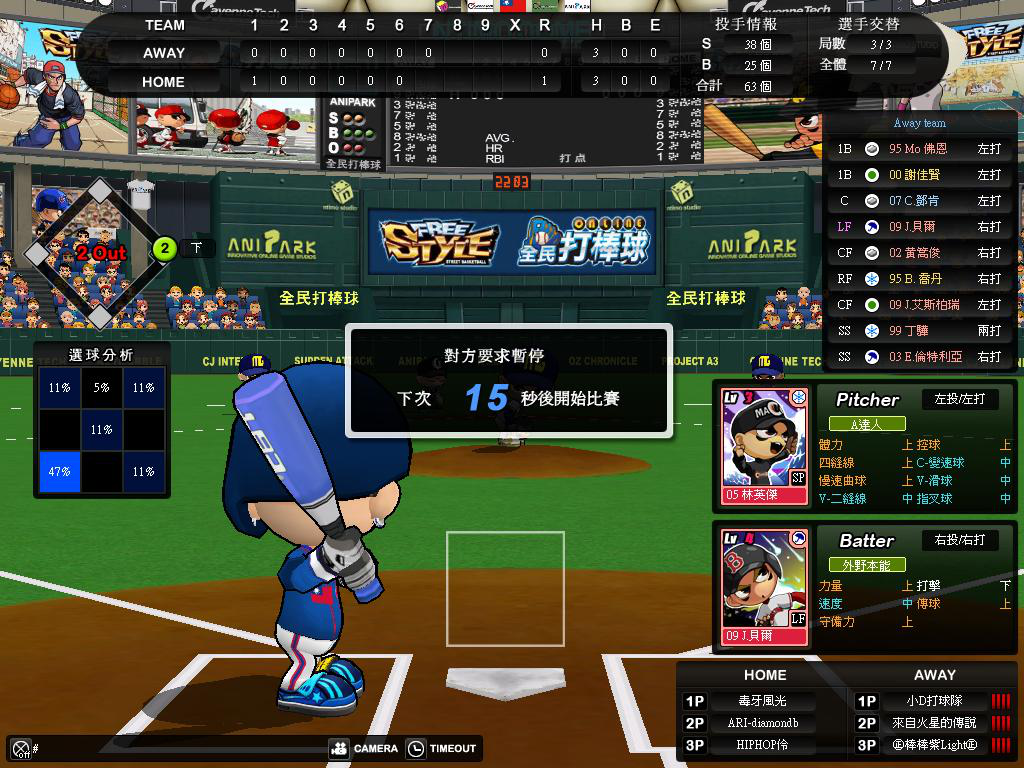The width and height of the screenshot is (1024, 768).
Task: View batter card 09 J.貝爾
Action: coord(765,588)
